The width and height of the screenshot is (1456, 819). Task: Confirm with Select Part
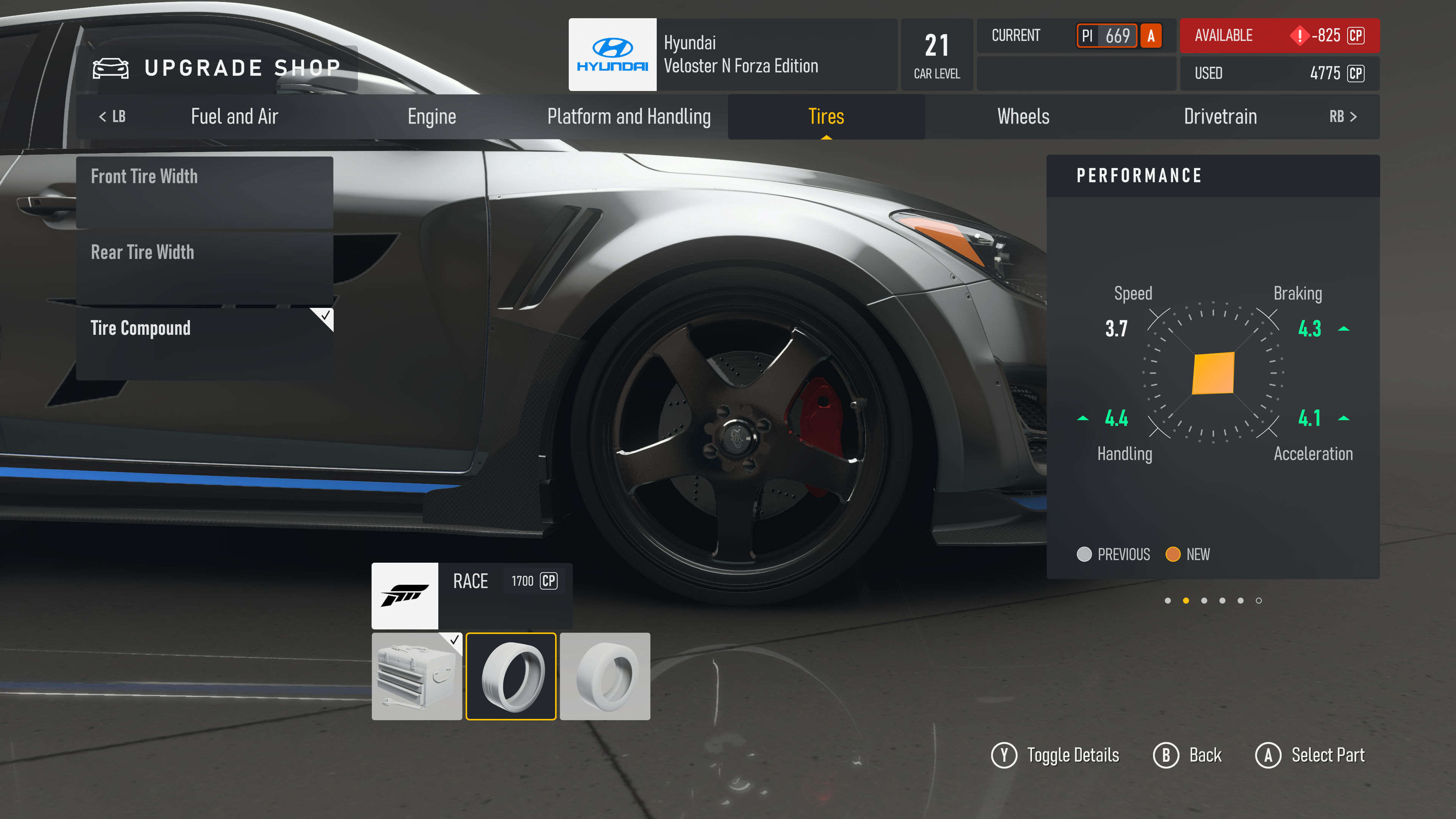click(1310, 755)
